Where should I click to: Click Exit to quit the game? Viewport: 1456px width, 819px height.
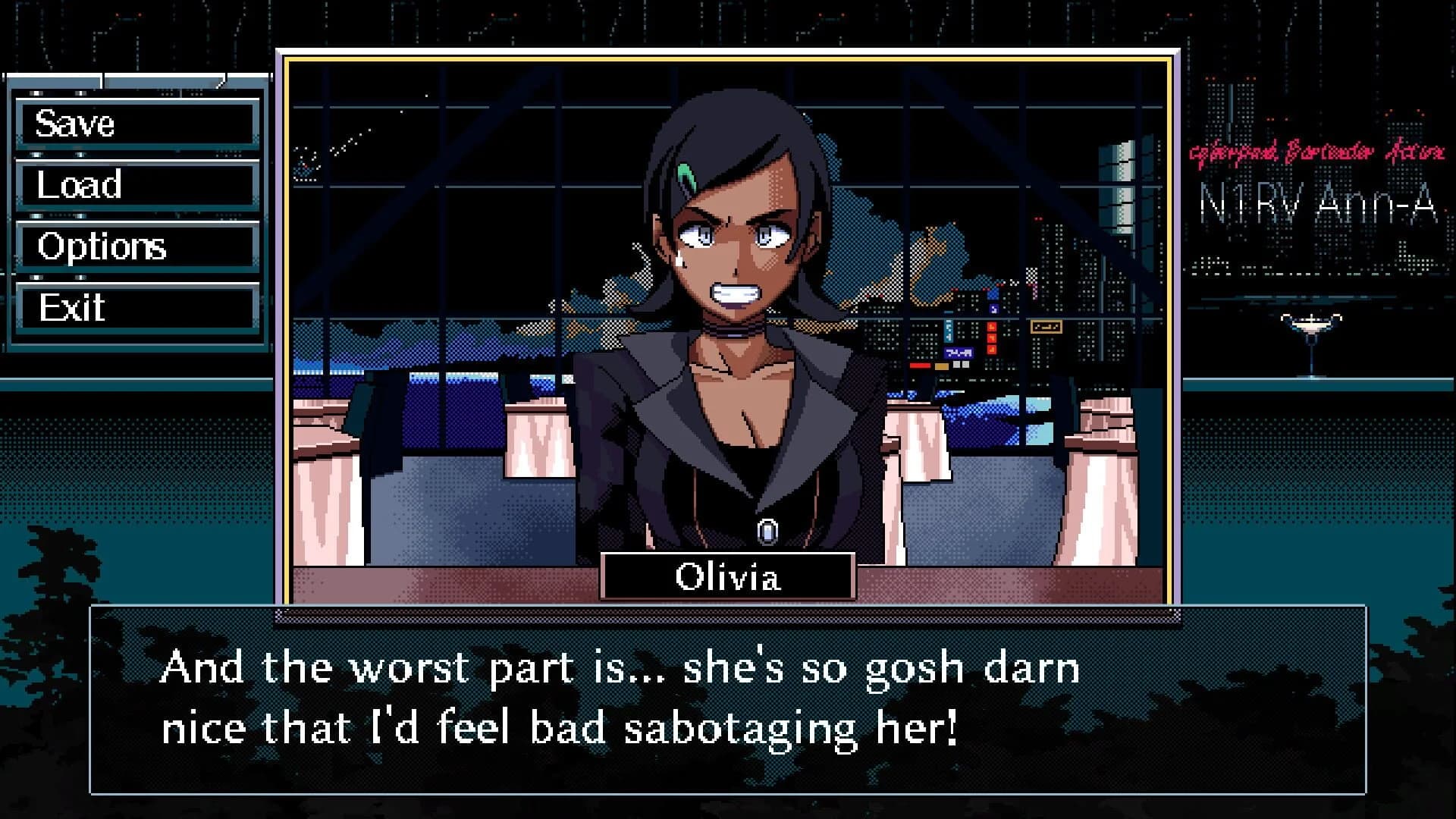click(x=136, y=308)
